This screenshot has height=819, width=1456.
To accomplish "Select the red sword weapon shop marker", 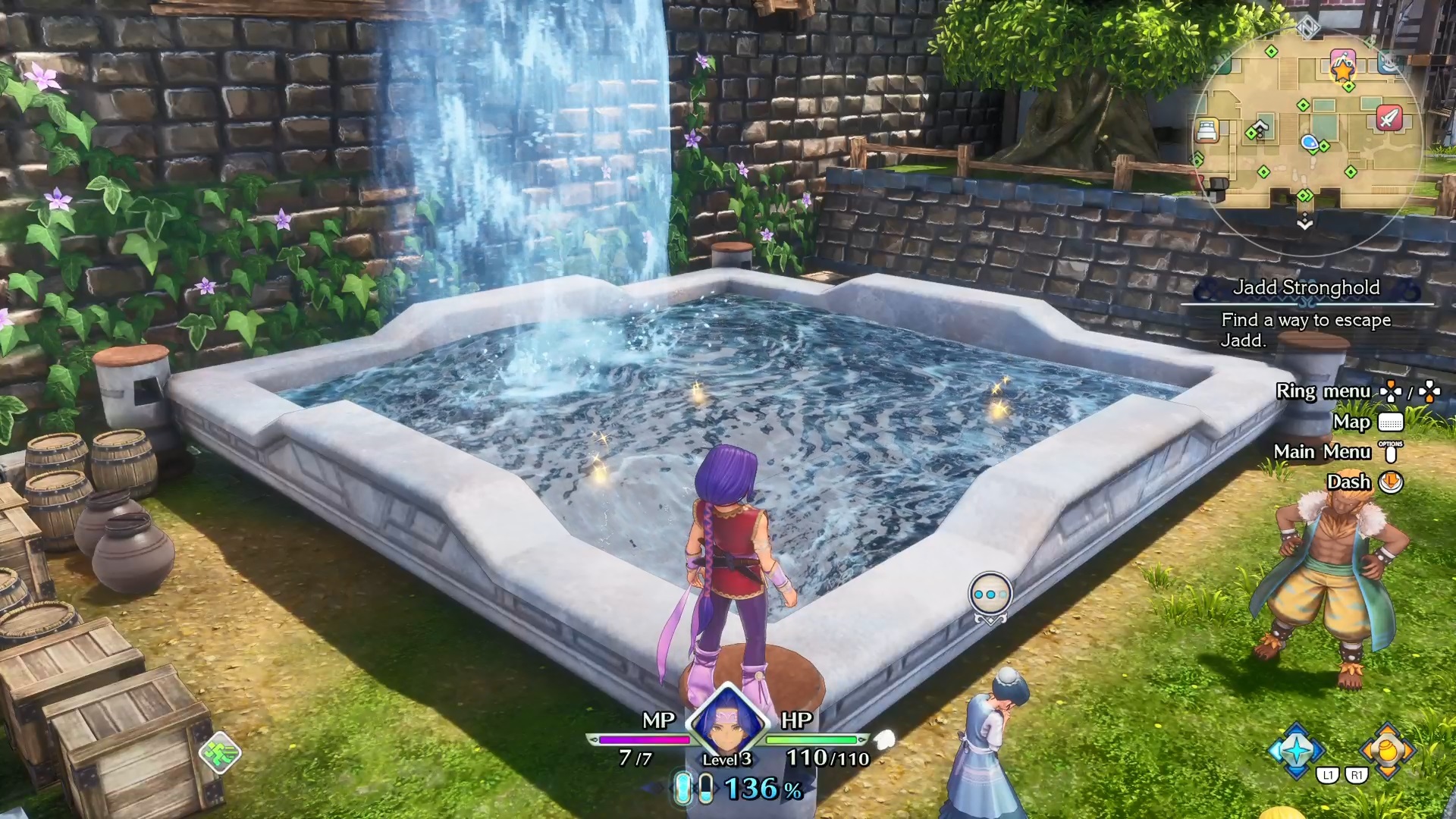I will 1389,118.
